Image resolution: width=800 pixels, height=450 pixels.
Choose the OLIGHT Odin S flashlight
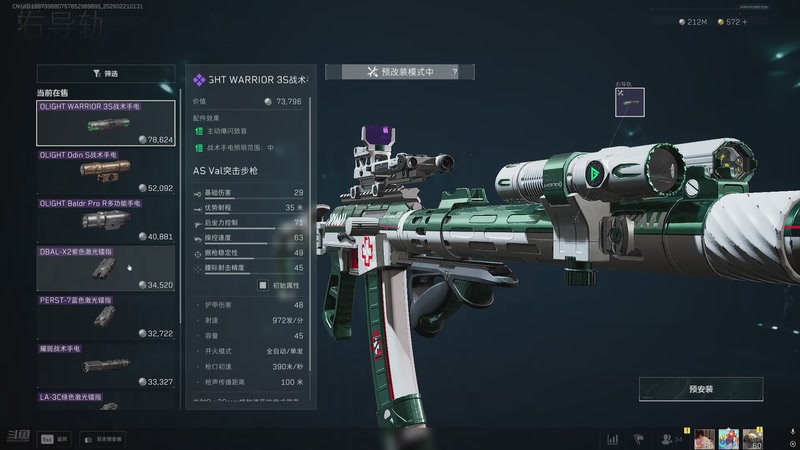click(x=105, y=172)
